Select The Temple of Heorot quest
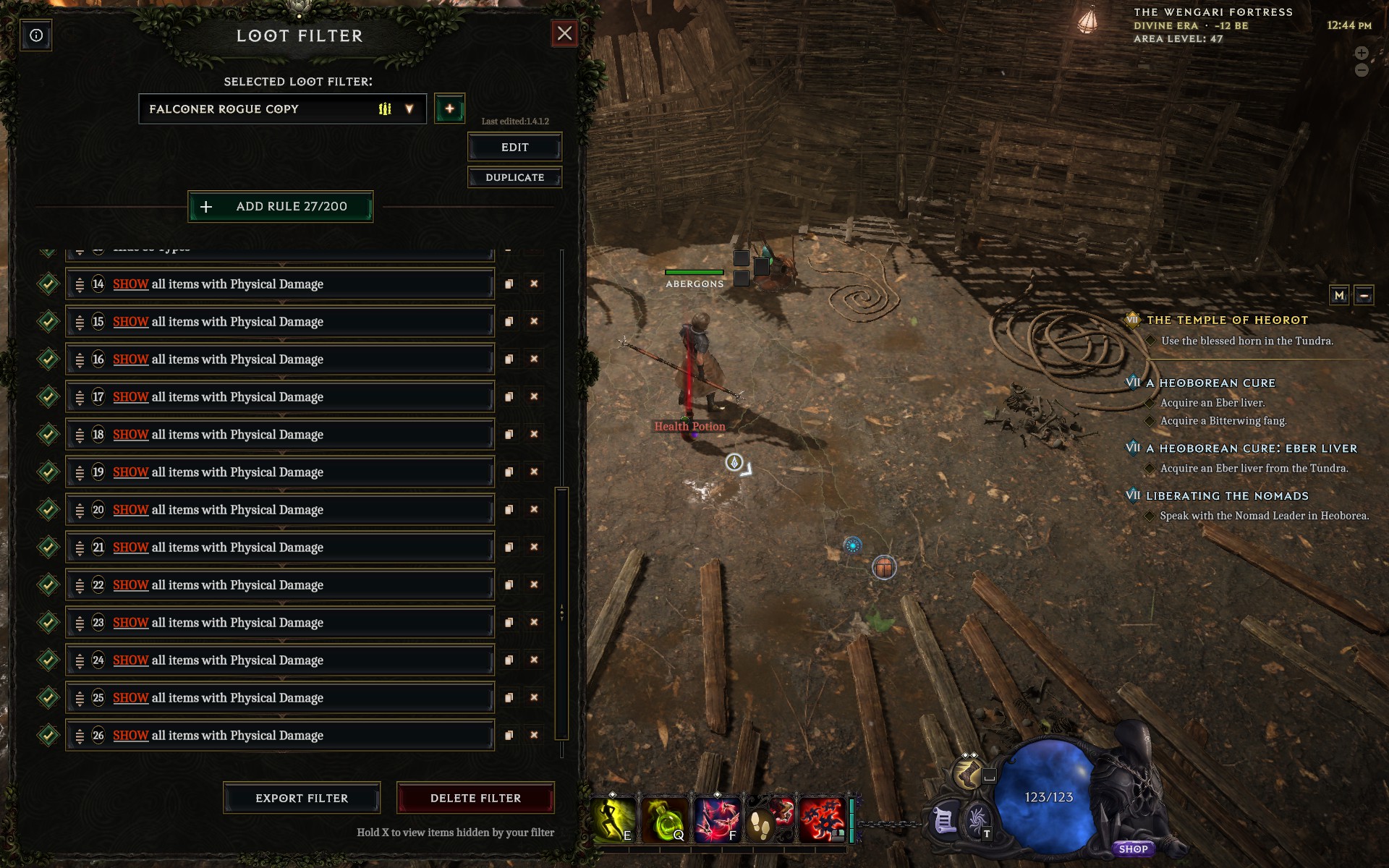This screenshot has width=1389, height=868. pyautogui.click(x=1227, y=320)
